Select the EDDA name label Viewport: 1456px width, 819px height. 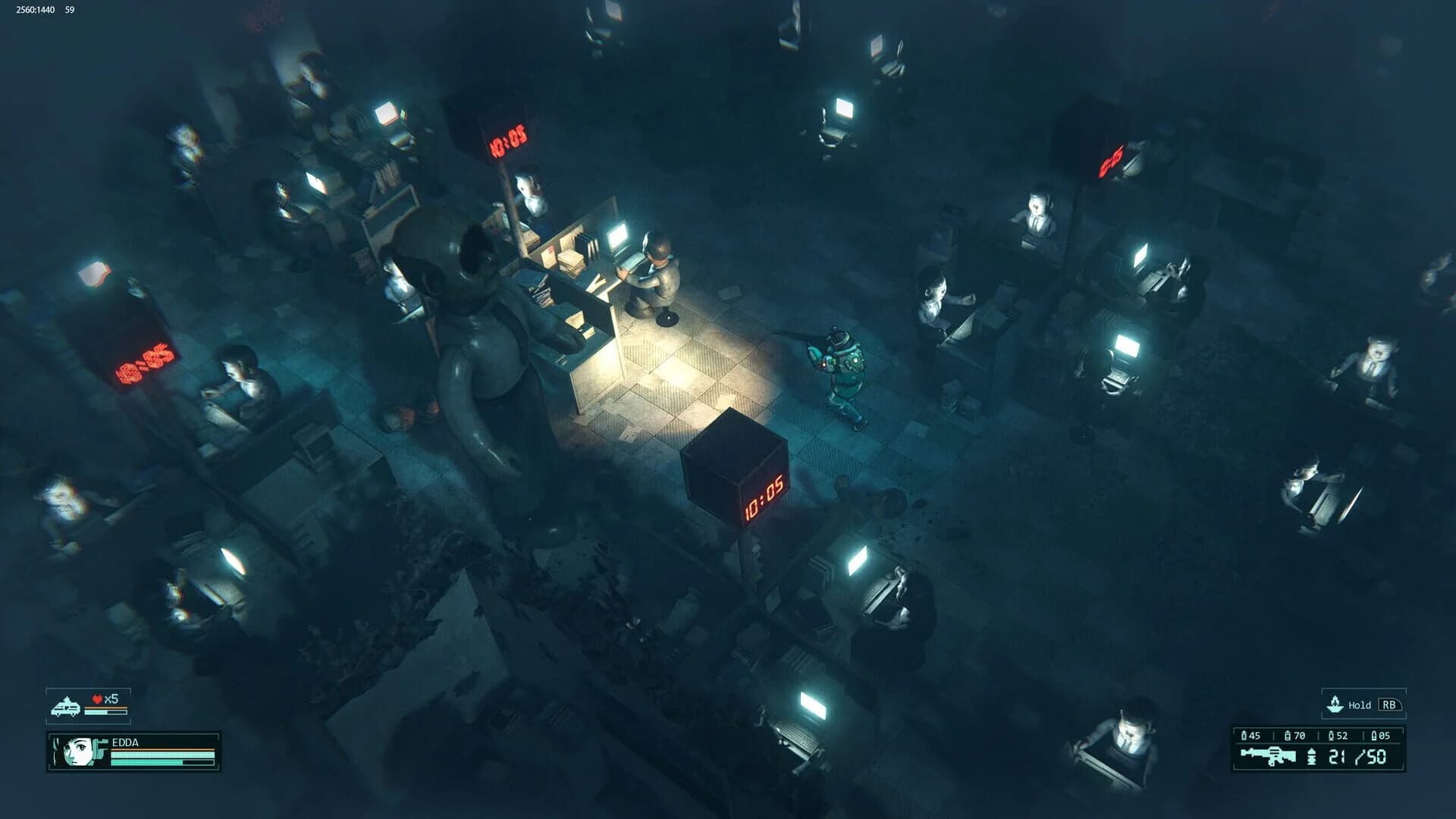(x=124, y=743)
